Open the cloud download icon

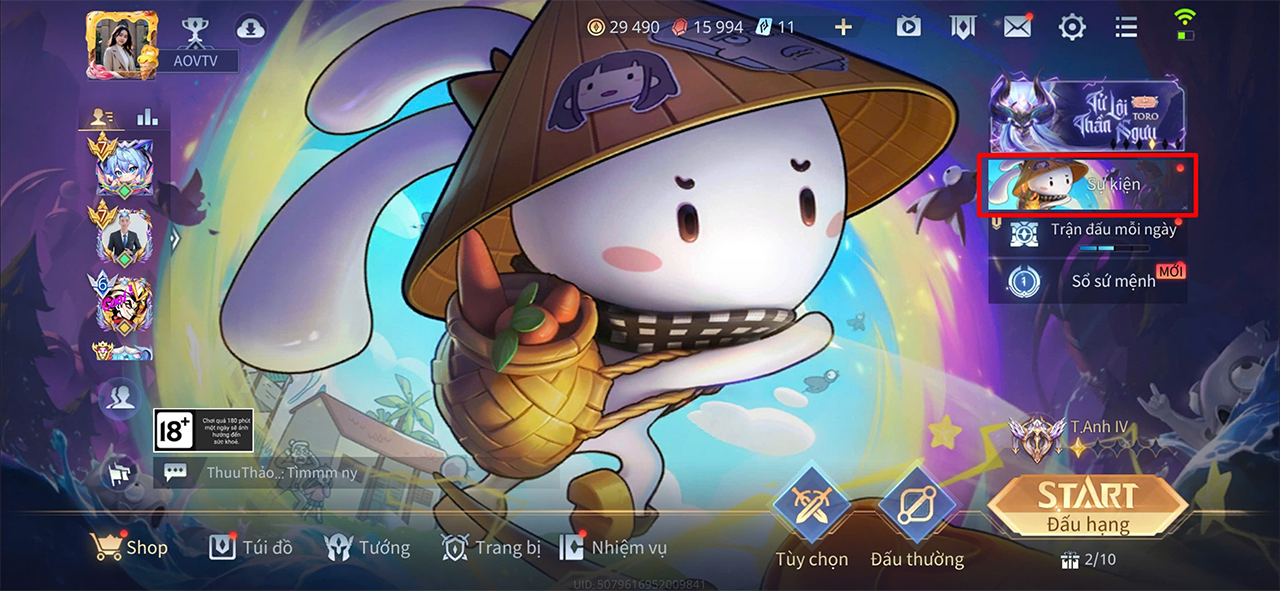point(251,29)
